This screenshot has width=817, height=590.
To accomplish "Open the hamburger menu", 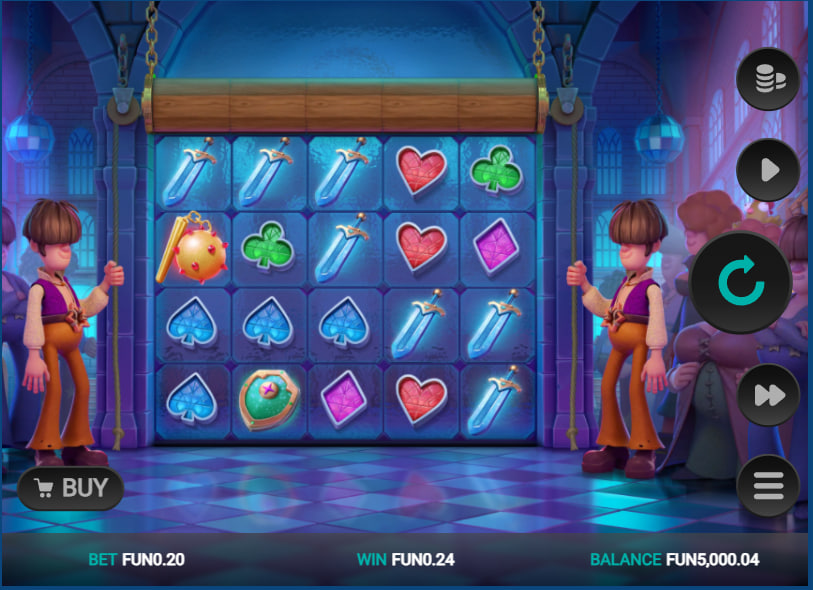I will coord(768,487).
